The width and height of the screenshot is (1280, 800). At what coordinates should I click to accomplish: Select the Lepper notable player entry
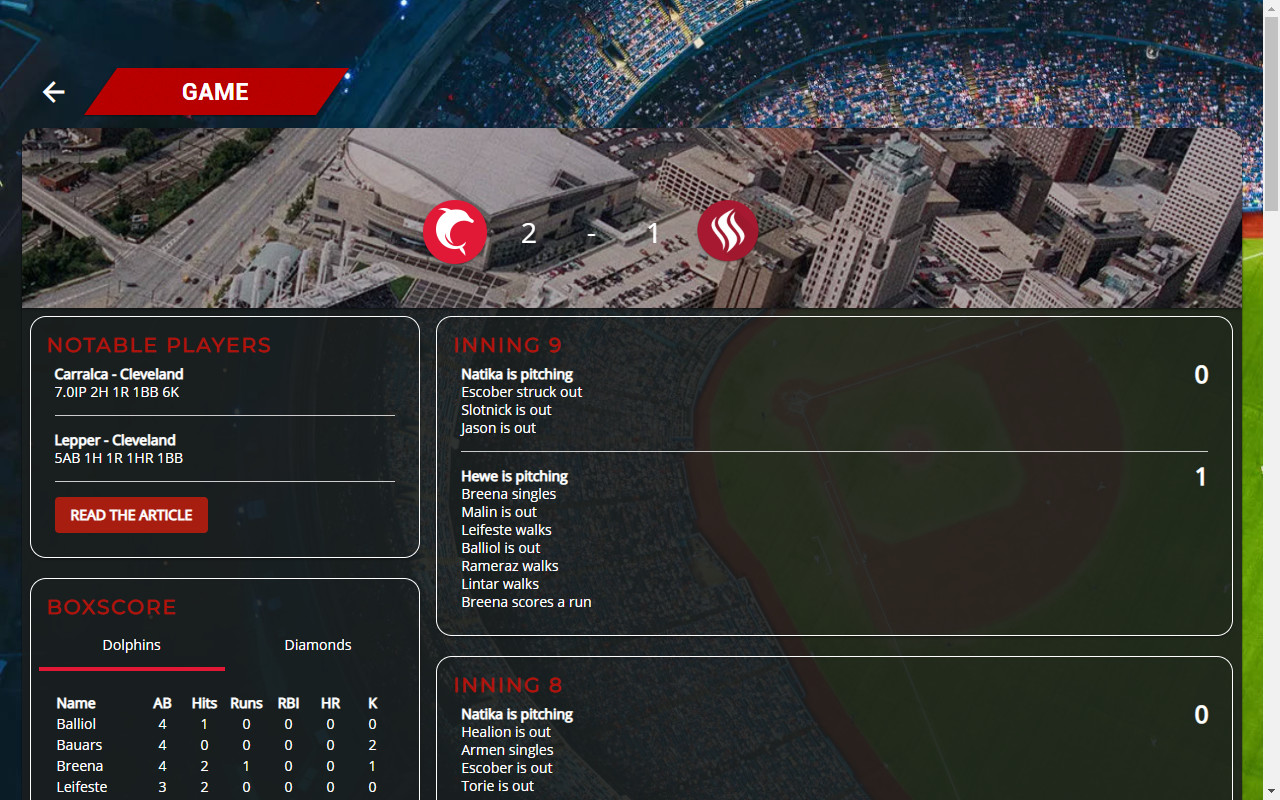(115, 449)
